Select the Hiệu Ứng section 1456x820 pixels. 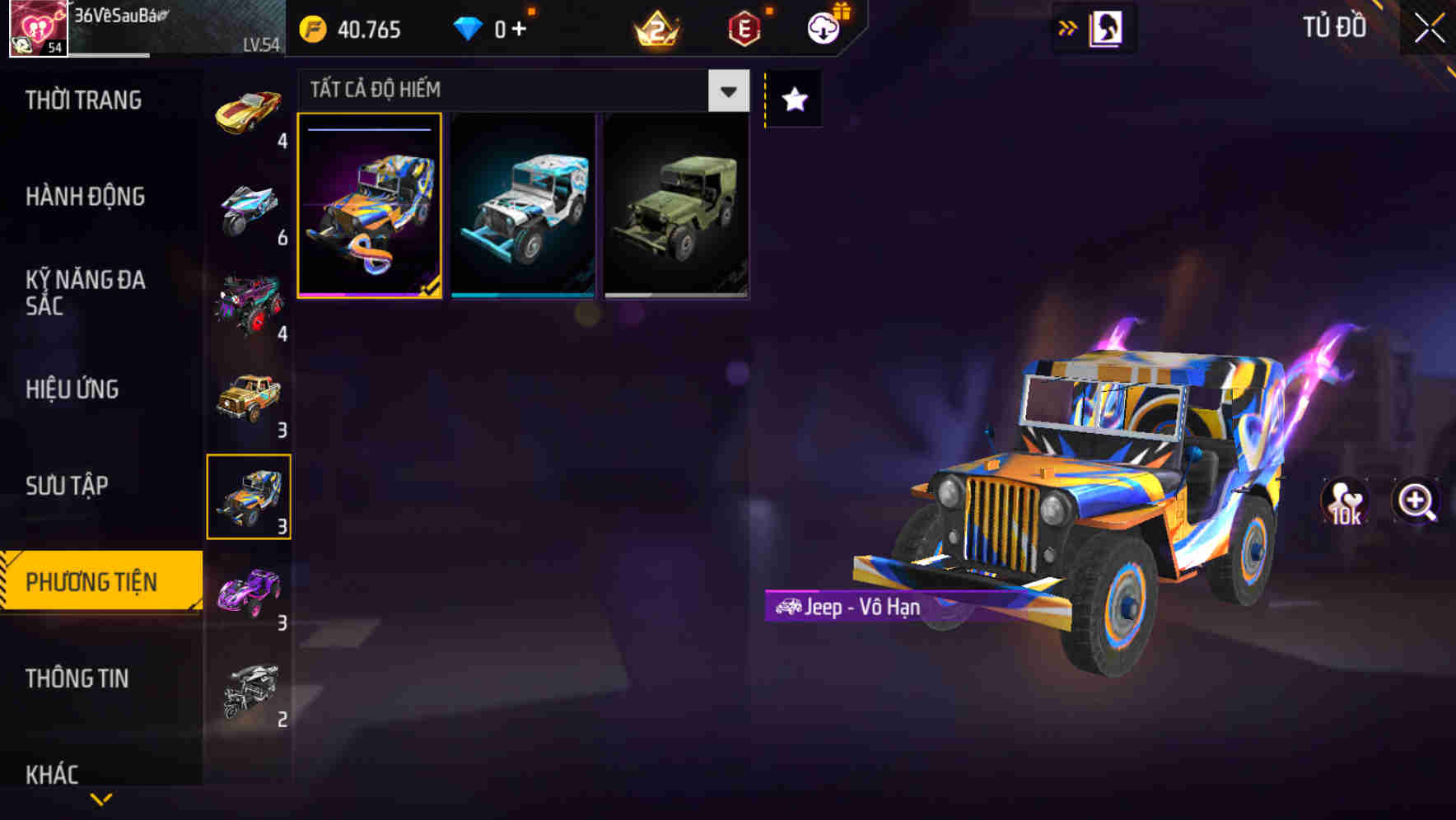pos(71,389)
